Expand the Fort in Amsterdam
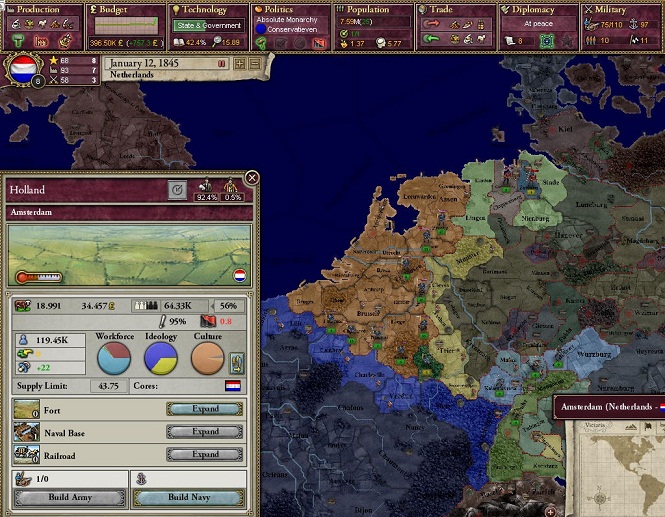The height and width of the screenshot is (517, 665). click(205, 409)
